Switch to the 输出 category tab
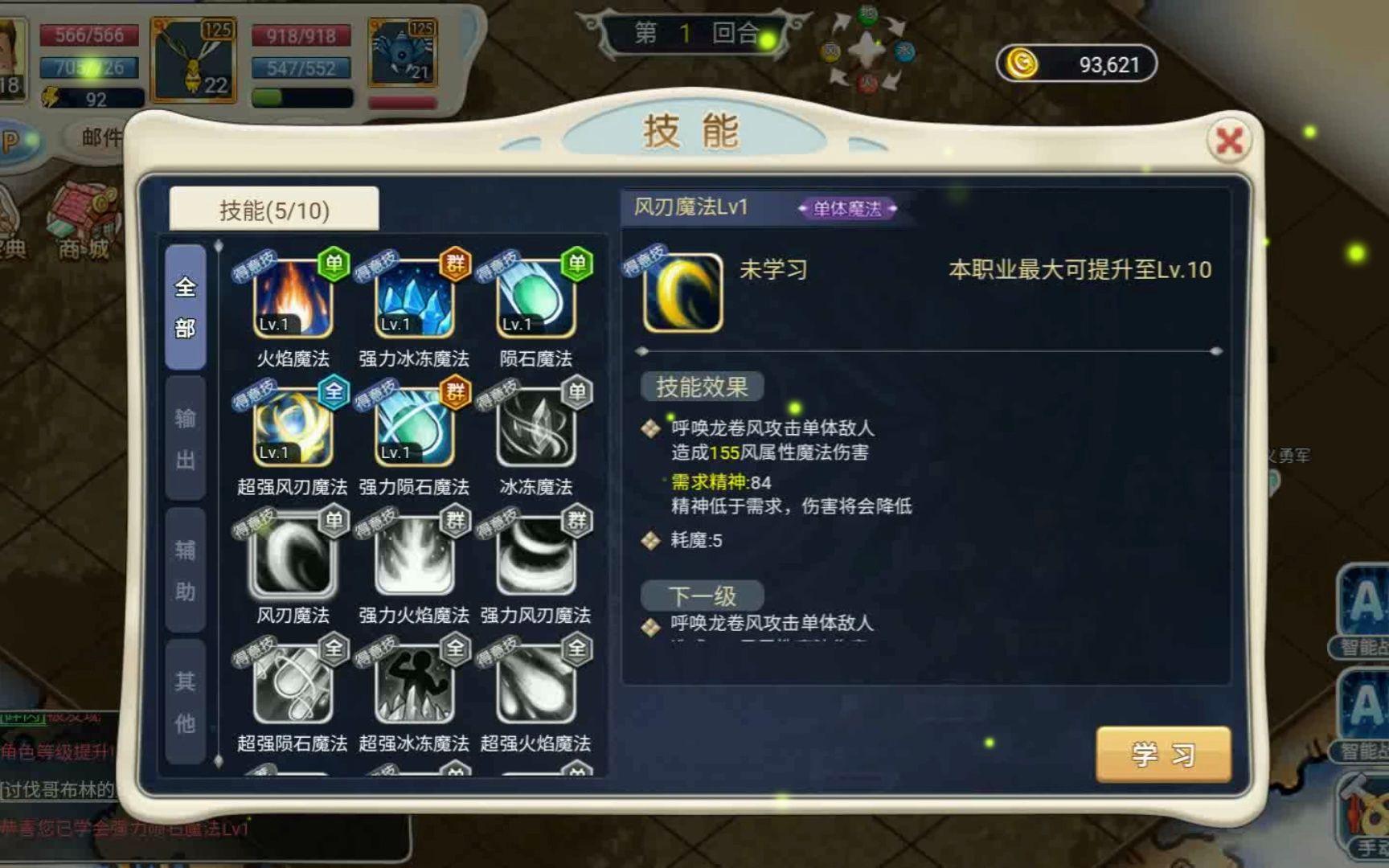 186,439
